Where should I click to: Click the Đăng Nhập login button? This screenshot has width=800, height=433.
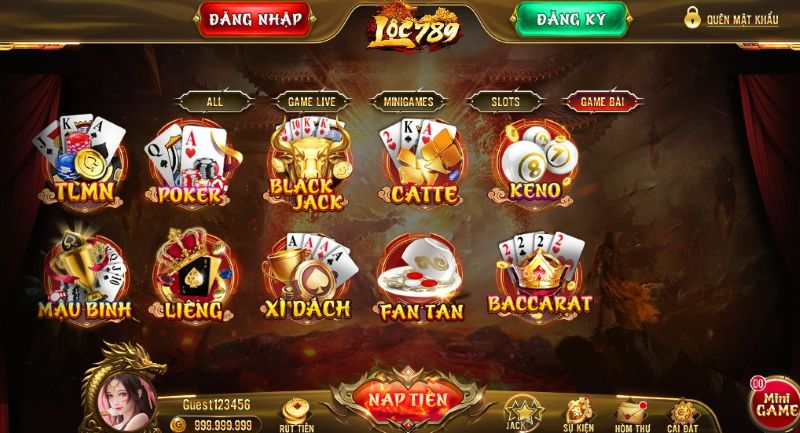(x=255, y=20)
